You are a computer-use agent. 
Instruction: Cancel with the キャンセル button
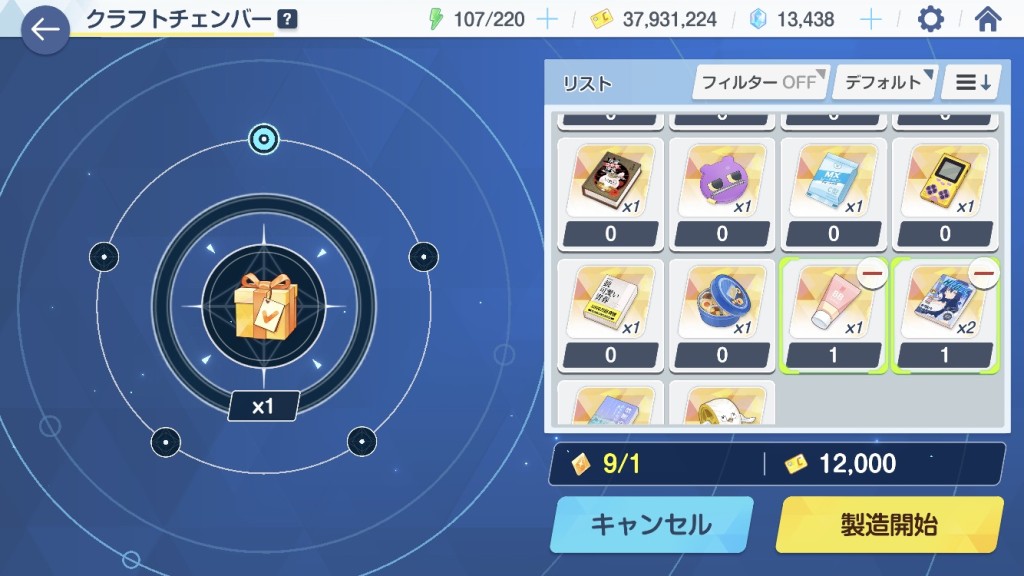[650, 524]
